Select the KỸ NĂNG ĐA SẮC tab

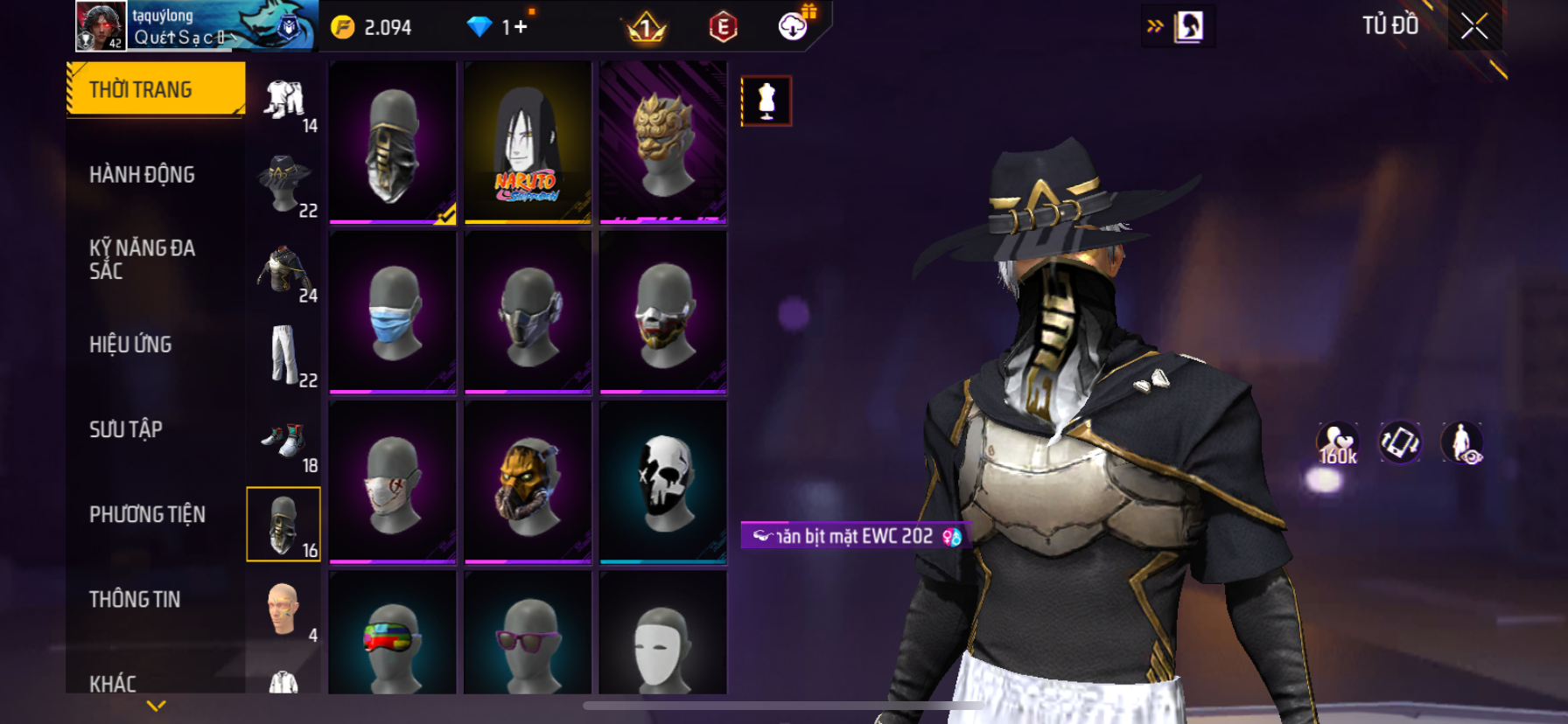click(x=142, y=260)
